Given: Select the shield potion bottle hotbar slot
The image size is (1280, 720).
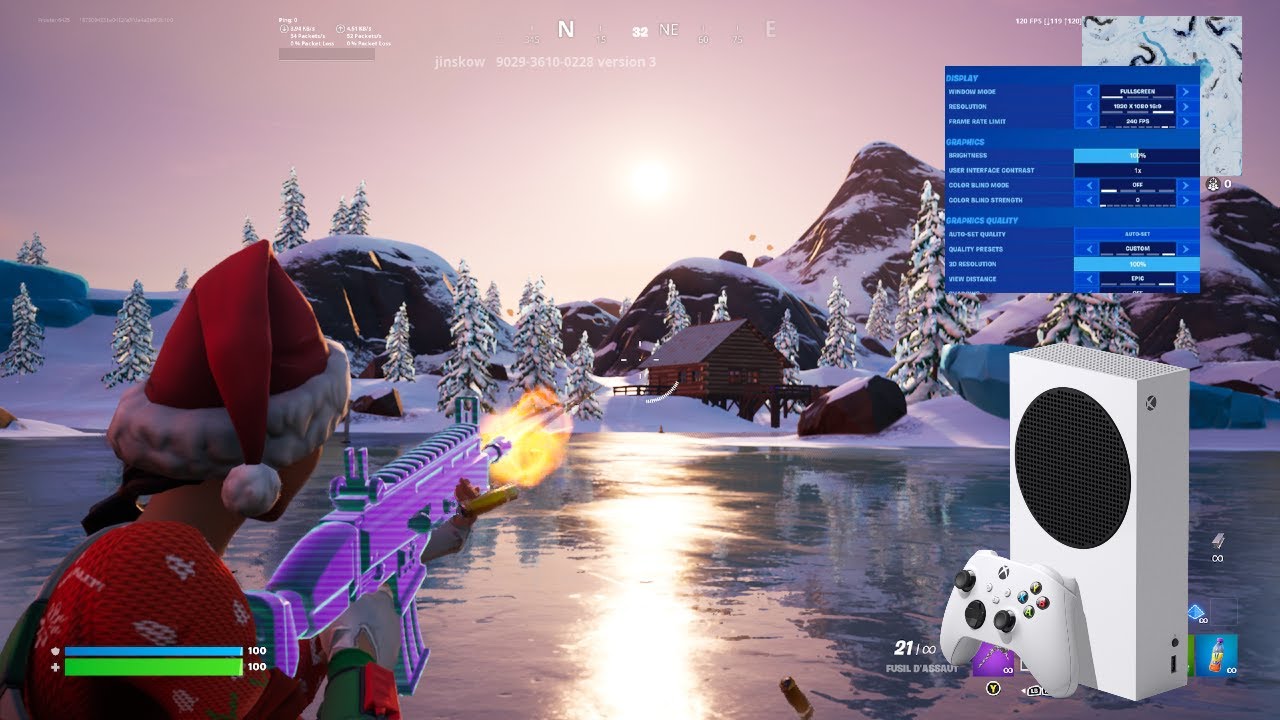Looking at the screenshot, I should click(1216, 655).
